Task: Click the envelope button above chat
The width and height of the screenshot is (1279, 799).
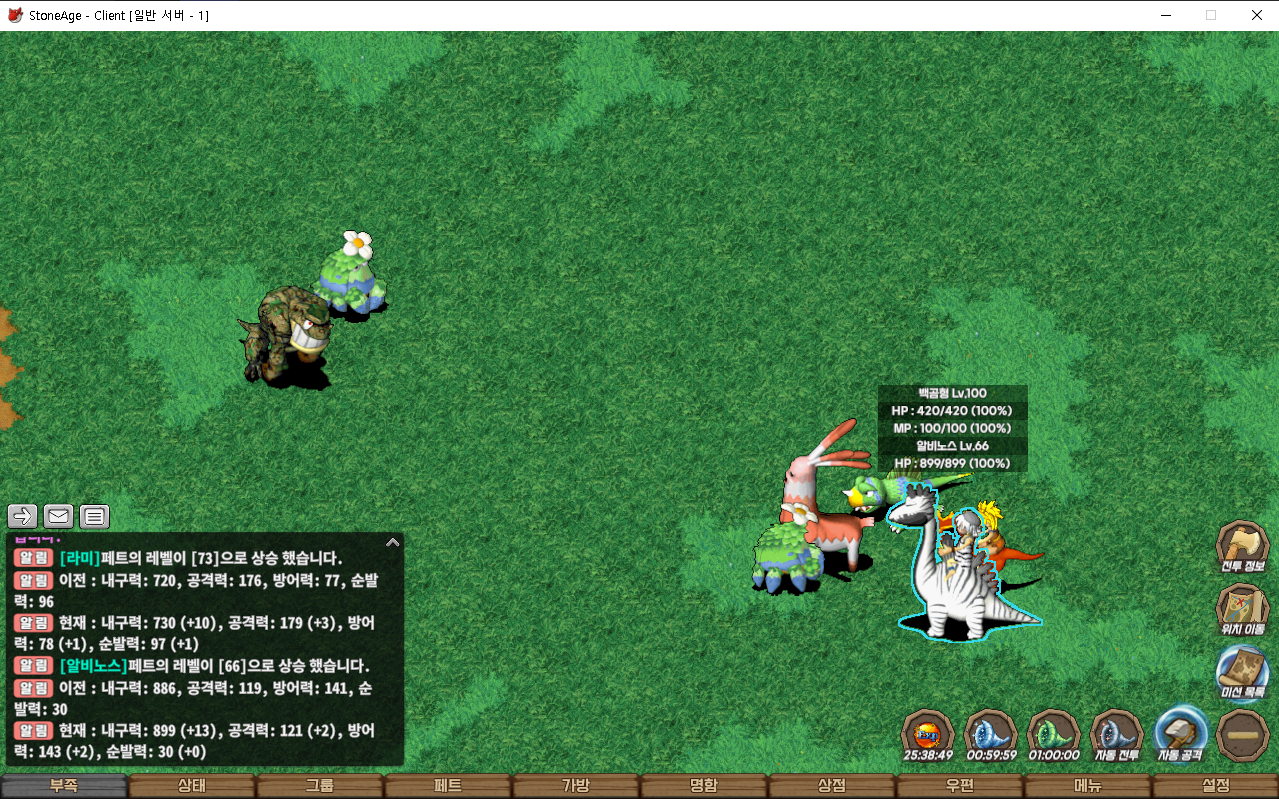Action: click(x=58, y=517)
